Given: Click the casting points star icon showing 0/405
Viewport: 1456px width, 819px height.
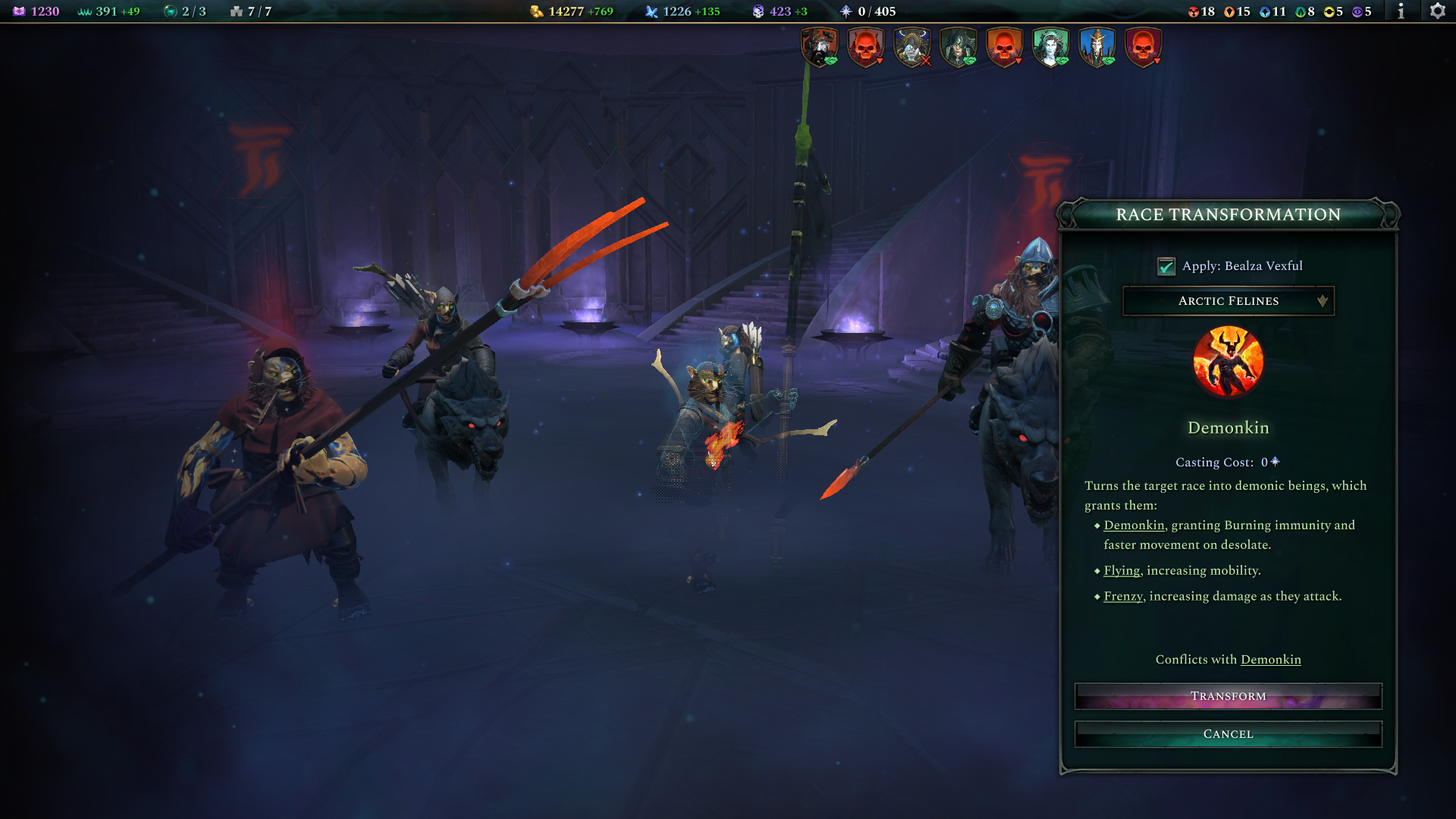Looking at the screenshot, I should 845,12.
